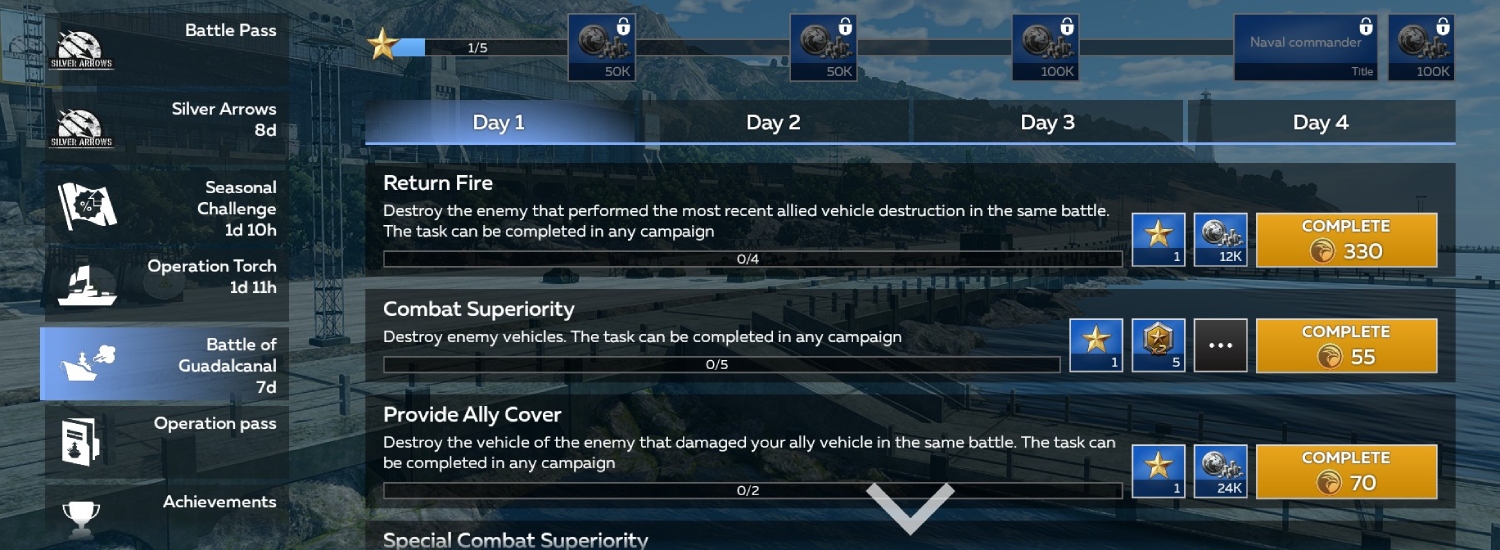This screenshot has width=1500, height=550.
Task: Complete Combat Superiority for 55 eagles
Action: pyautogui.click(x=1346, y=345)
